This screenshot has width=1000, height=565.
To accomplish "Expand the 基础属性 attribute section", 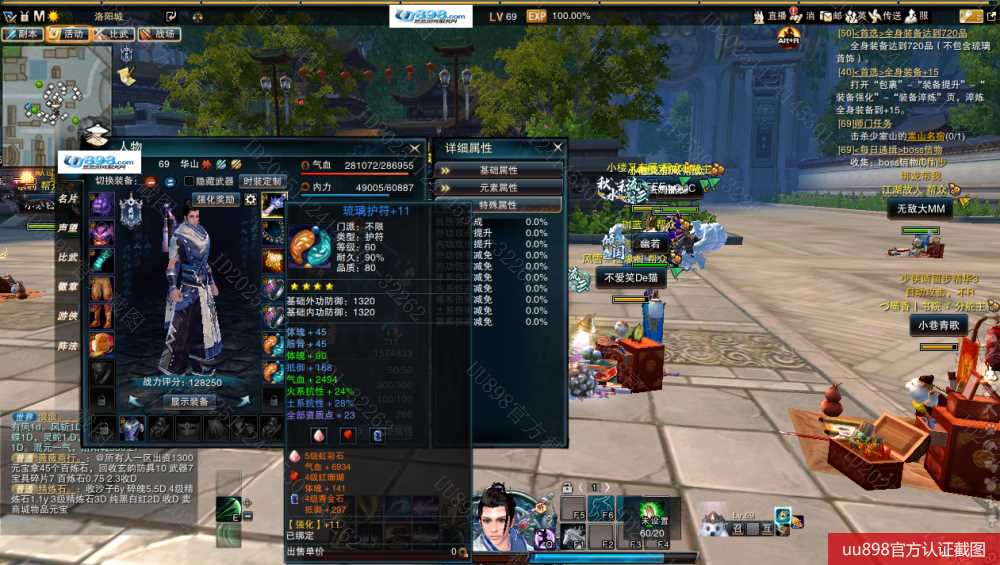I will [498, 170].
